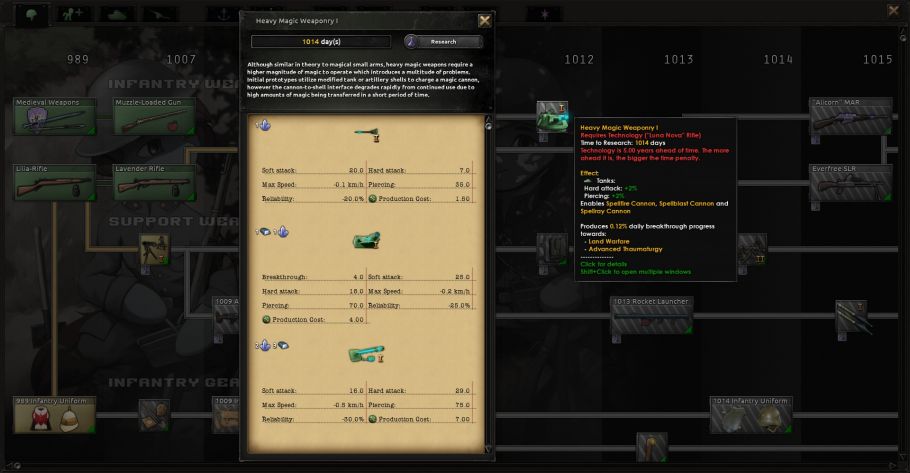Click the Heavy Magic Weaponry I tree icon

(x=552, y=116)
